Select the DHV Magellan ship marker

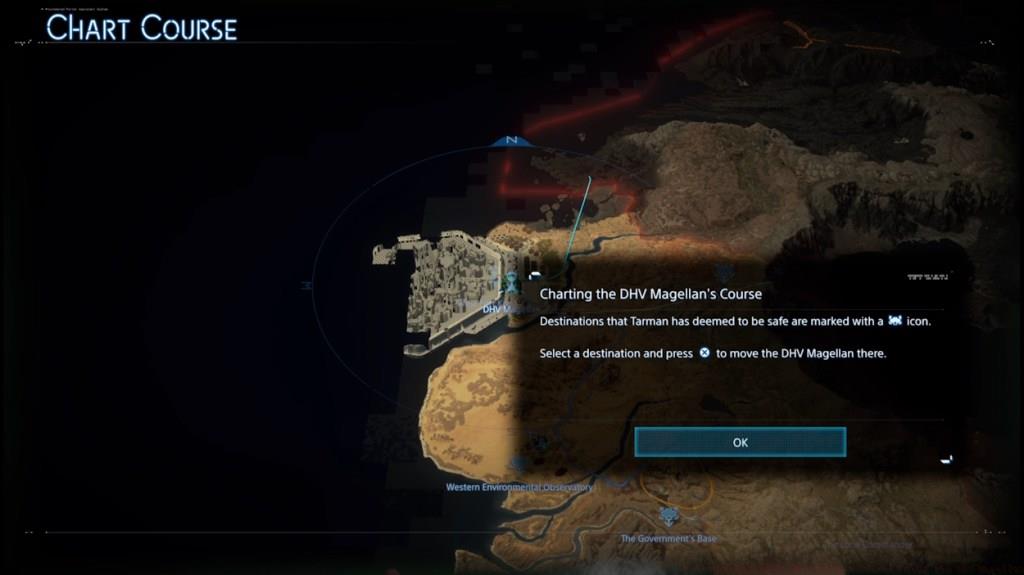(512, 284)
